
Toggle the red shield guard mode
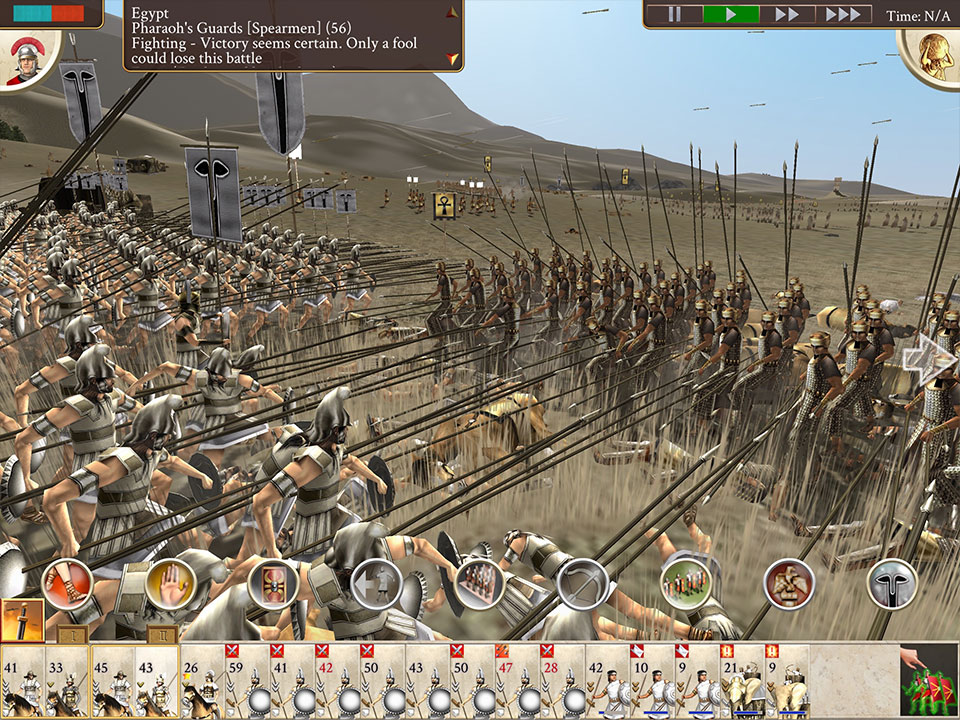273,584
